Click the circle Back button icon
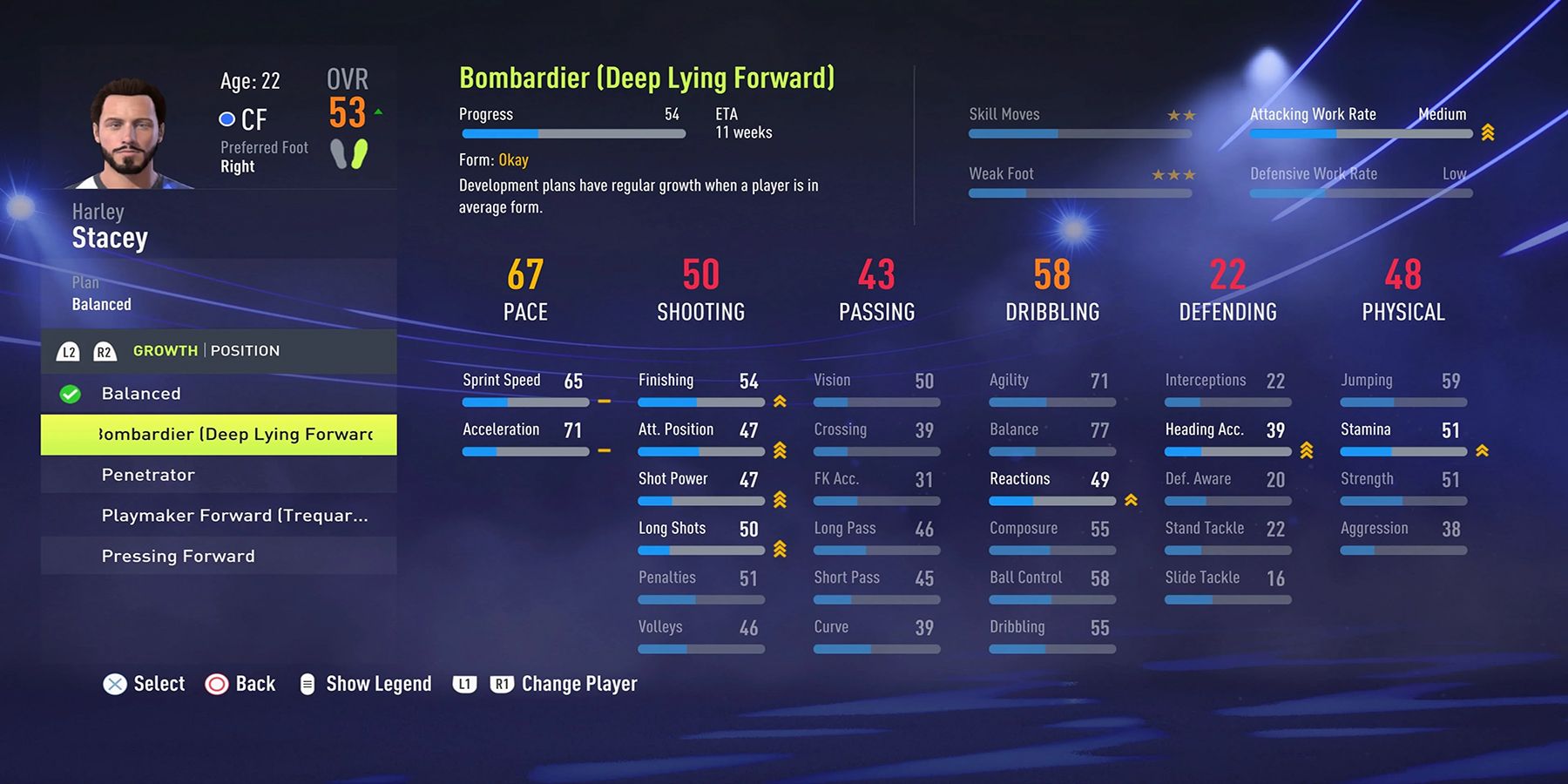1568x784 pixels. [215, 684]
